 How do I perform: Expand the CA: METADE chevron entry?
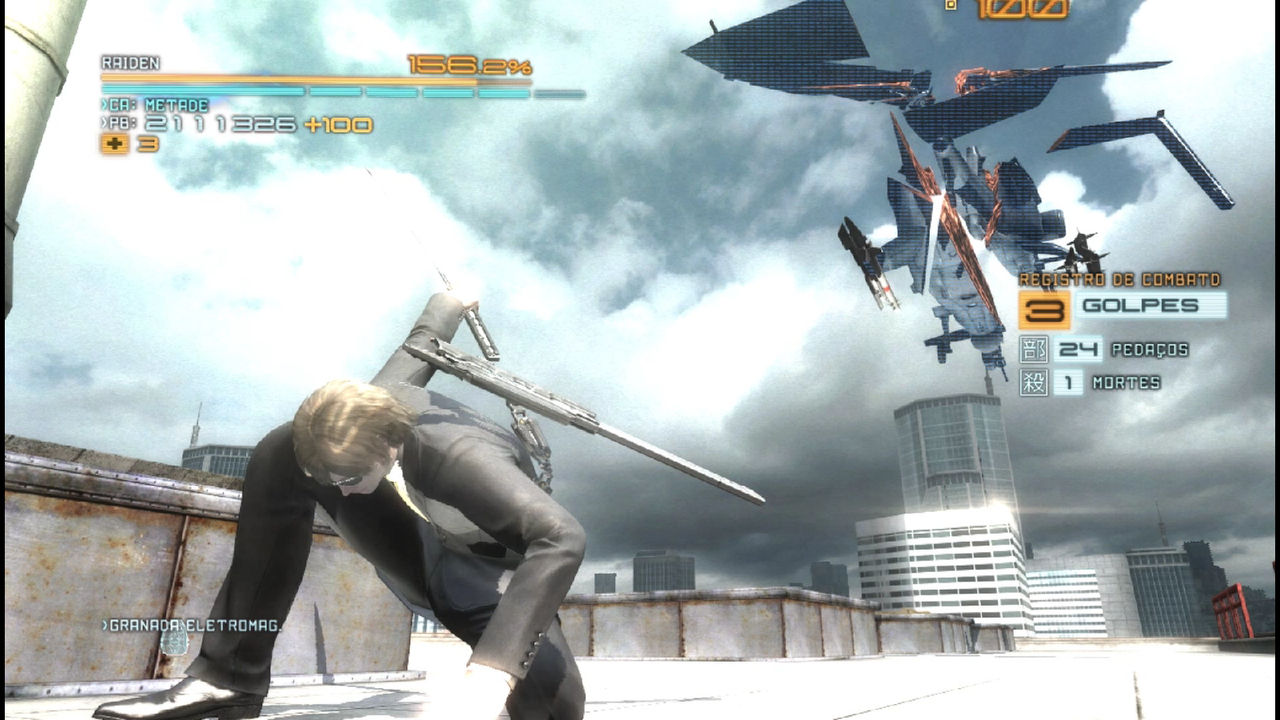tap(107, 102)
